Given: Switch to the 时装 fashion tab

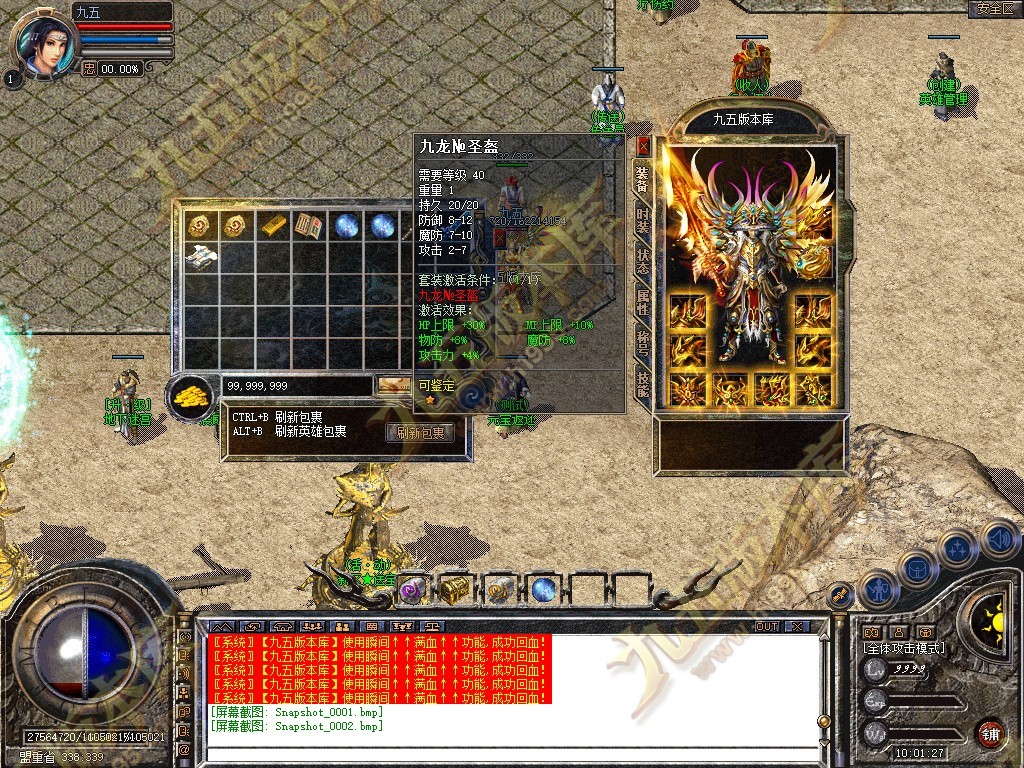Looking at the screenshot, I should coord(643,221).
